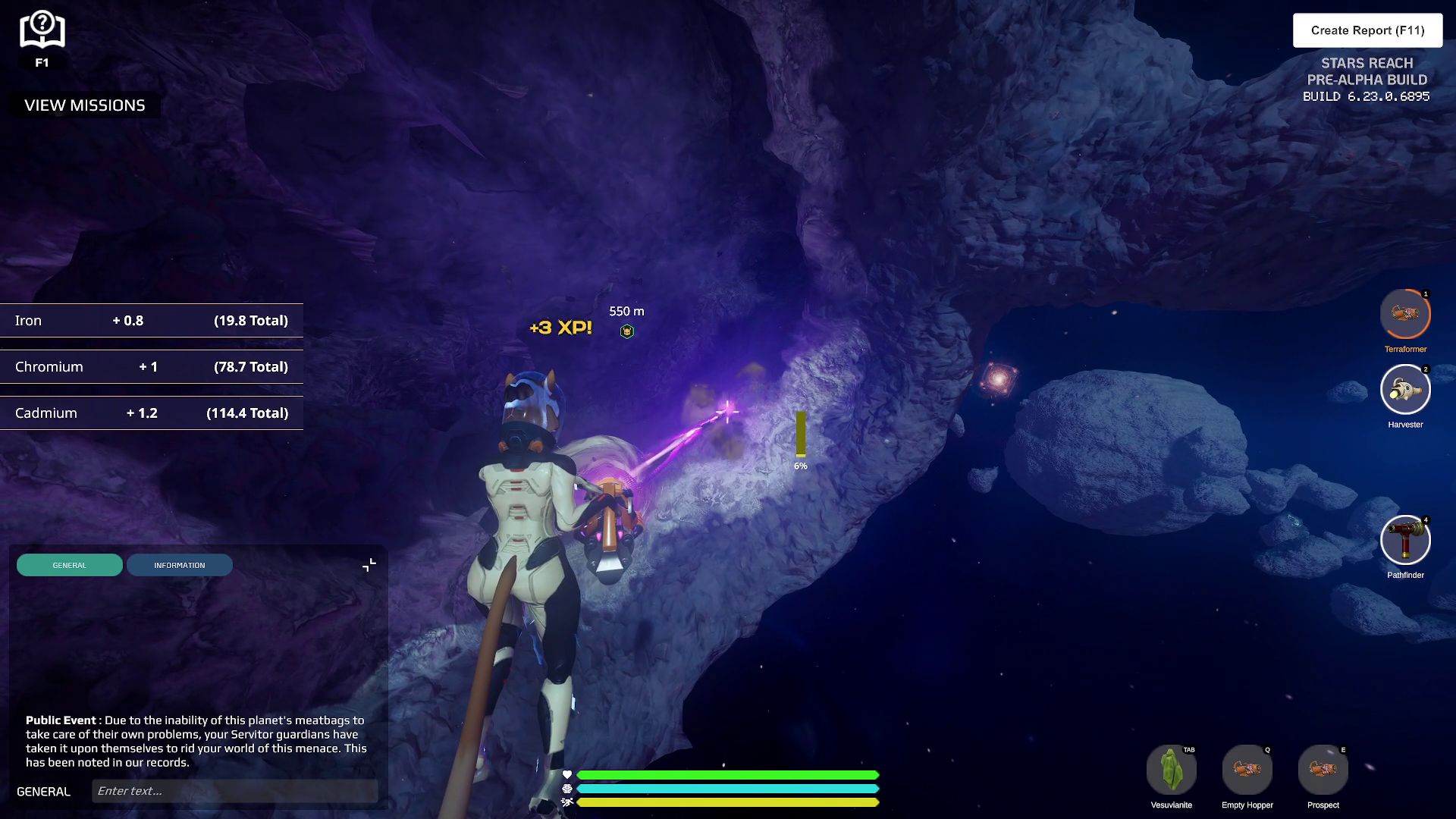Focus the chat text entry field
Screen dimensions: 1456x819
235,791
